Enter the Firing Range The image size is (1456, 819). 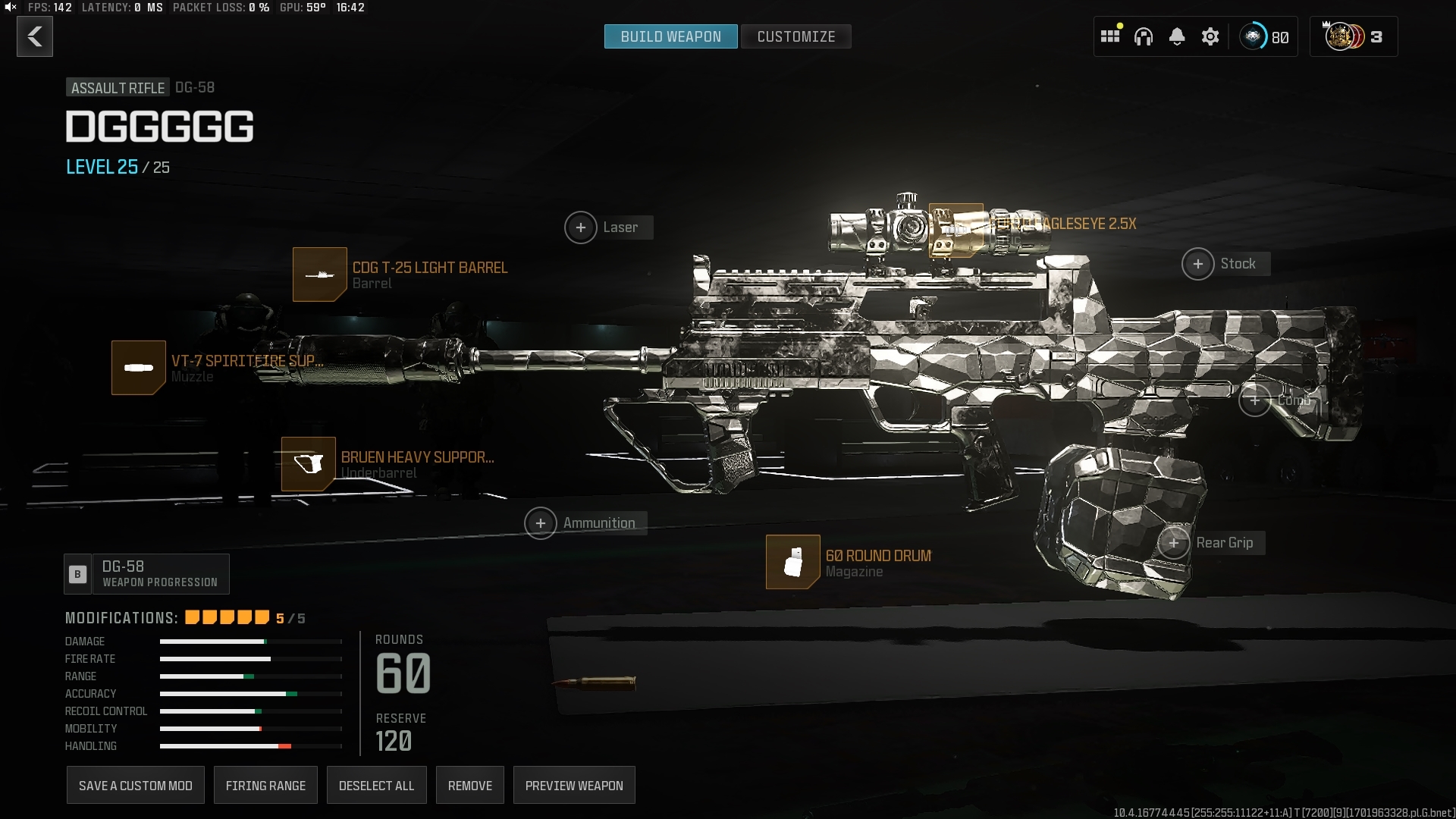point(265,786)
